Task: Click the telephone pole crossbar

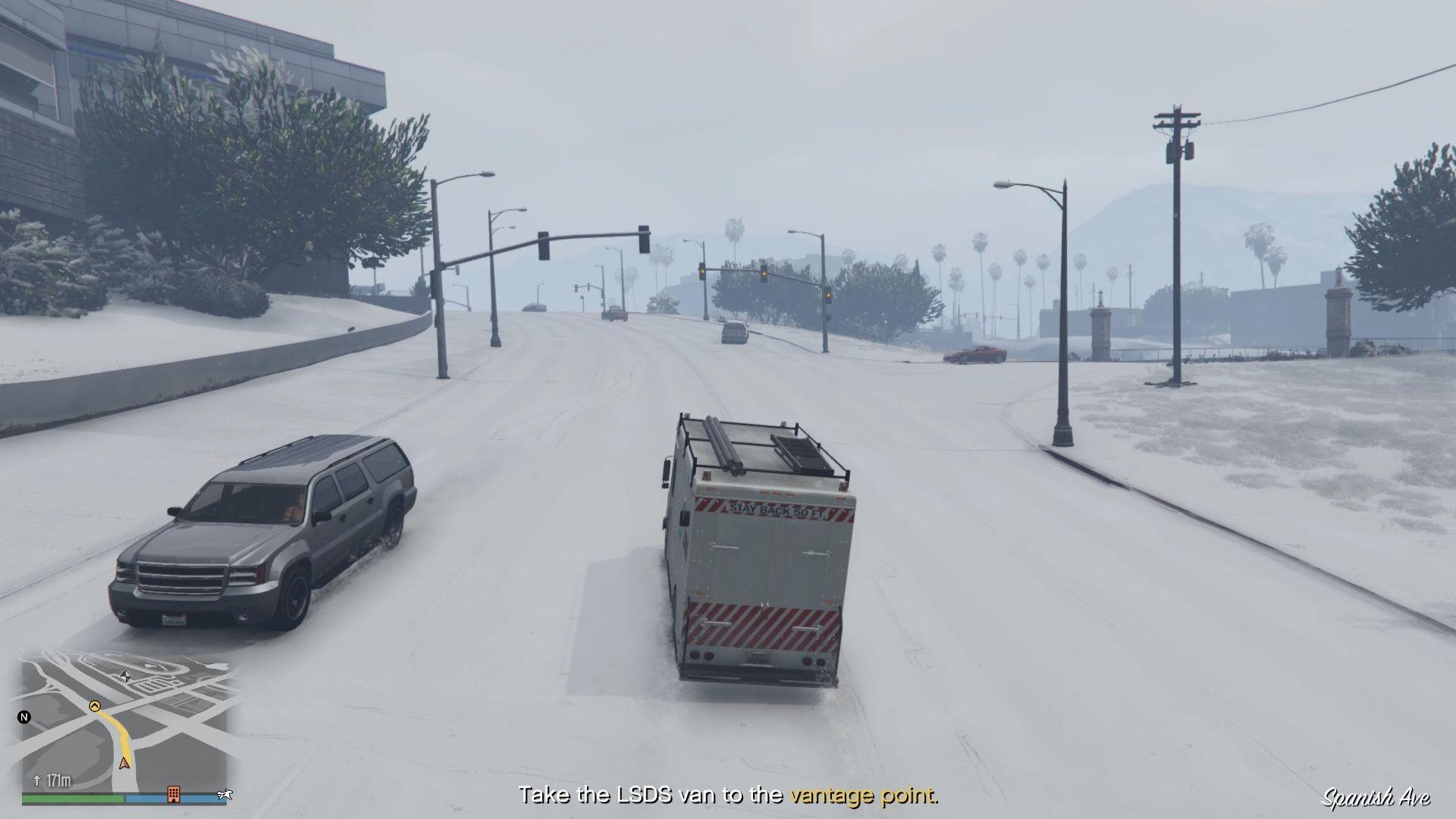Action: [1175, 114]
